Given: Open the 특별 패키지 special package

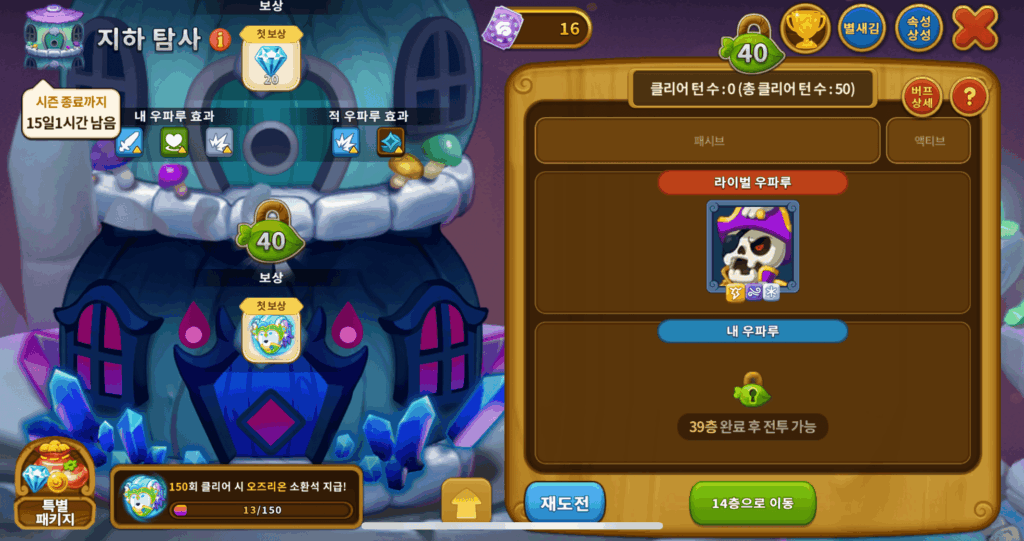Looking at the screenshot, I should tap(55, 485).
